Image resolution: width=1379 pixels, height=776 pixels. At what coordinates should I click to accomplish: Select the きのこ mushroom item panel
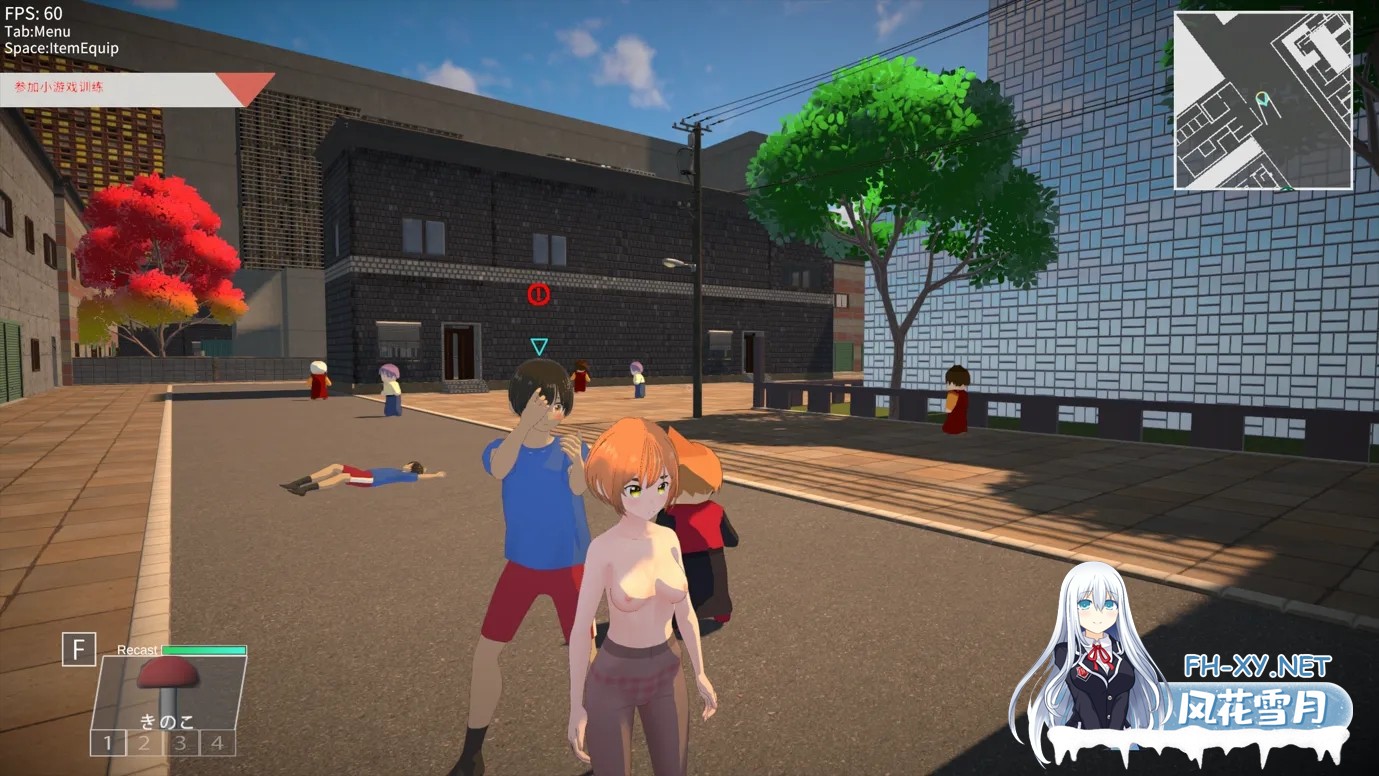tap(168, 692)
